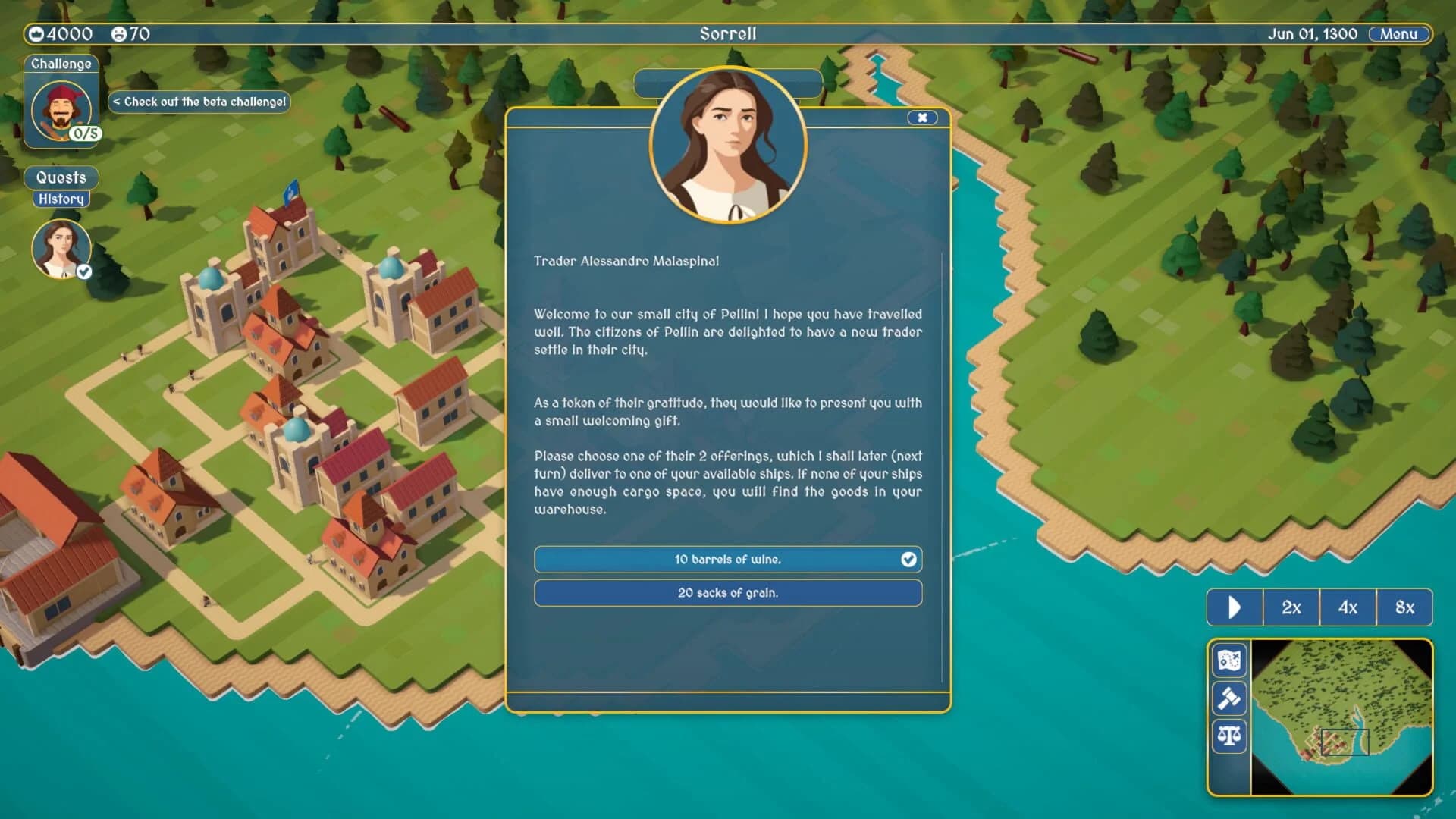This screenshot has height=819, width=1456.
Task: Click the smiley population icon in the top bar
Action: [118, 33]
